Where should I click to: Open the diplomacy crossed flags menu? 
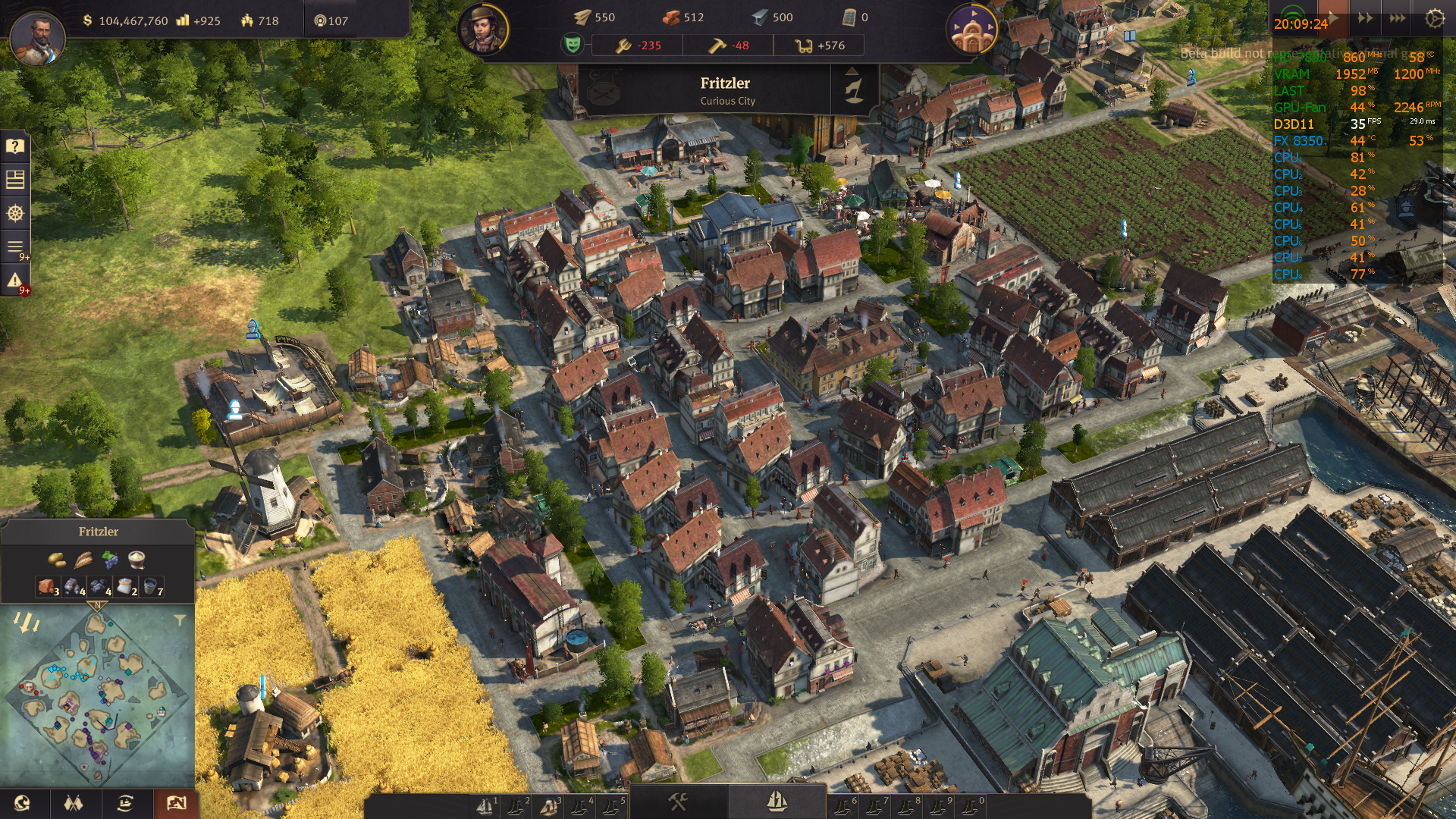[x=73, y=803]
